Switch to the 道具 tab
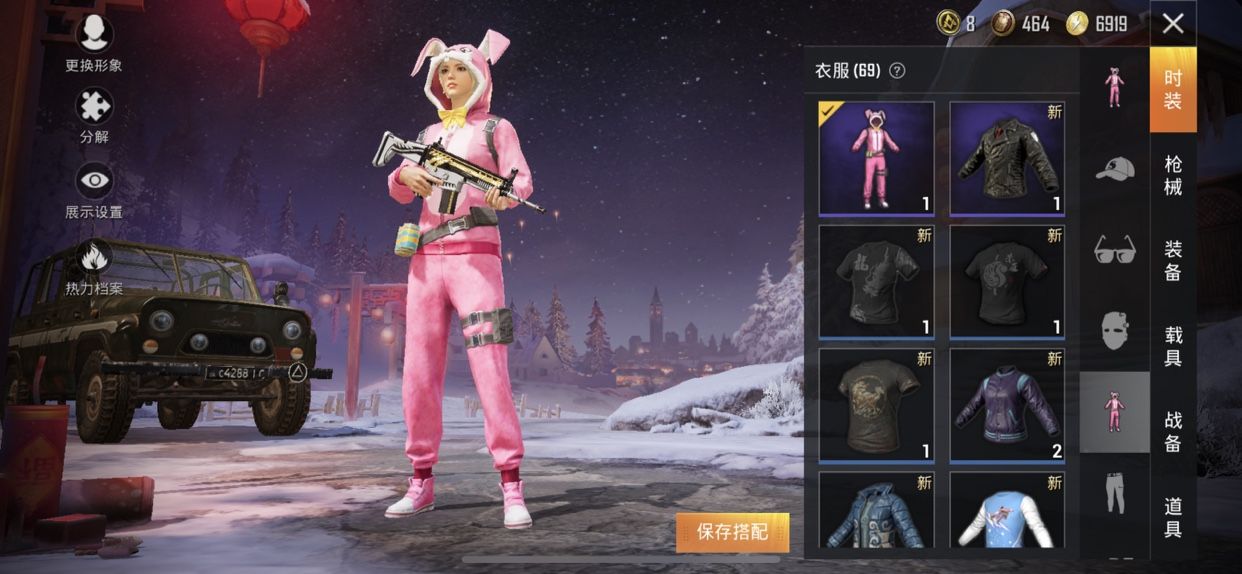 point(1173,516)
